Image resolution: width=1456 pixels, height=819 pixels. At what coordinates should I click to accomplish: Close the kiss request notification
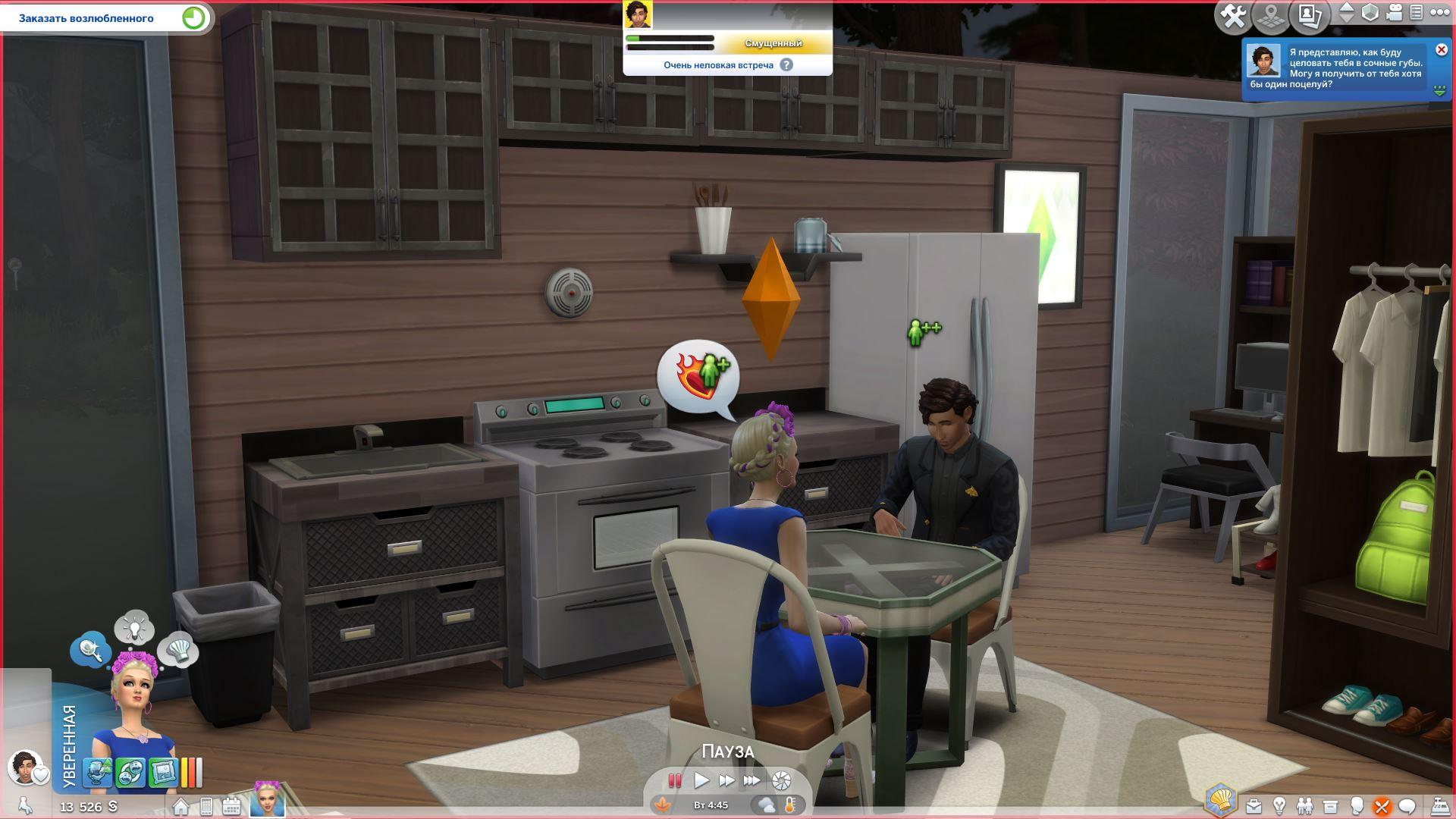[1442, 50]
